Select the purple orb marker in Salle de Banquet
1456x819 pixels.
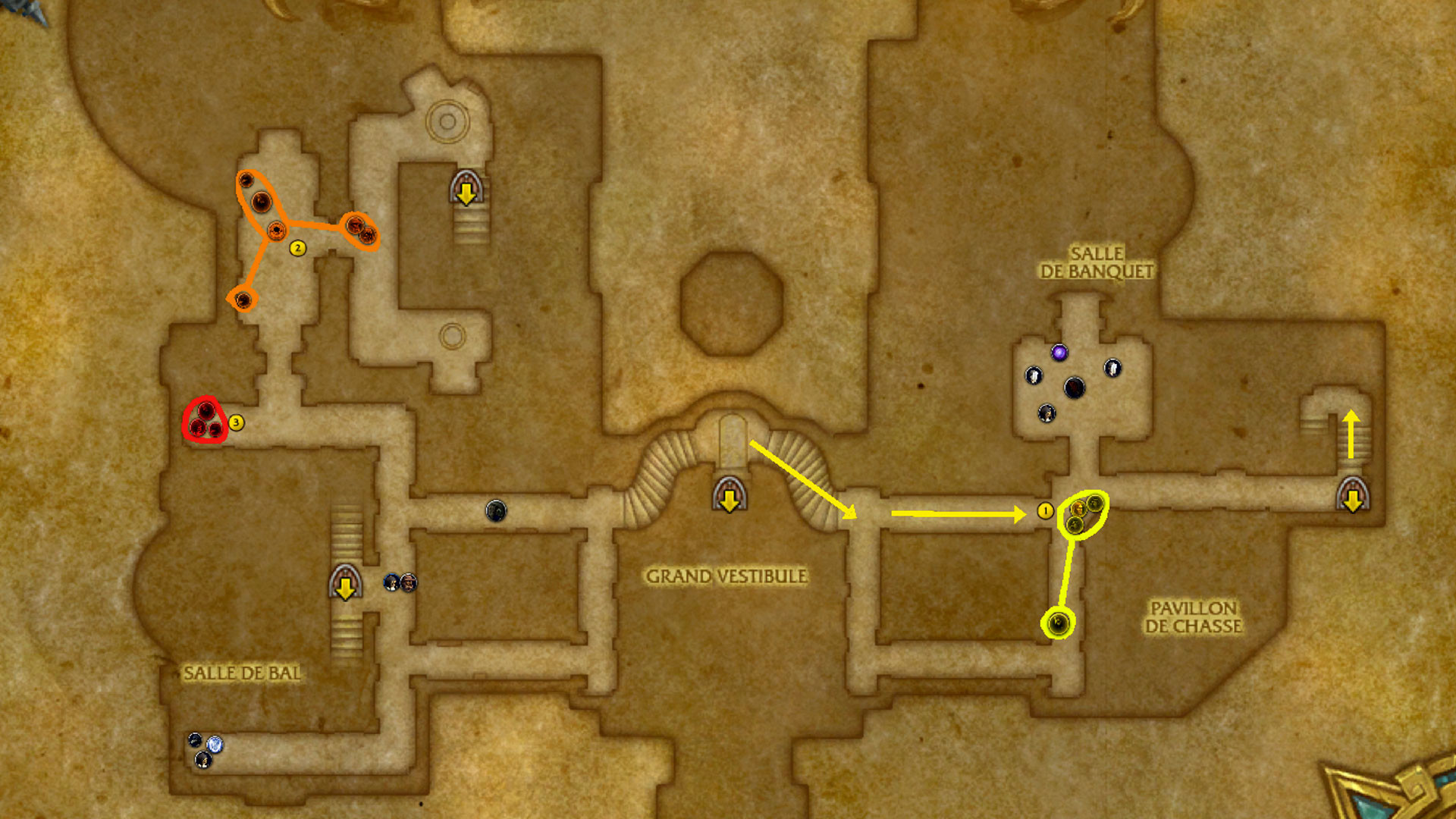tap(1059, 351)
